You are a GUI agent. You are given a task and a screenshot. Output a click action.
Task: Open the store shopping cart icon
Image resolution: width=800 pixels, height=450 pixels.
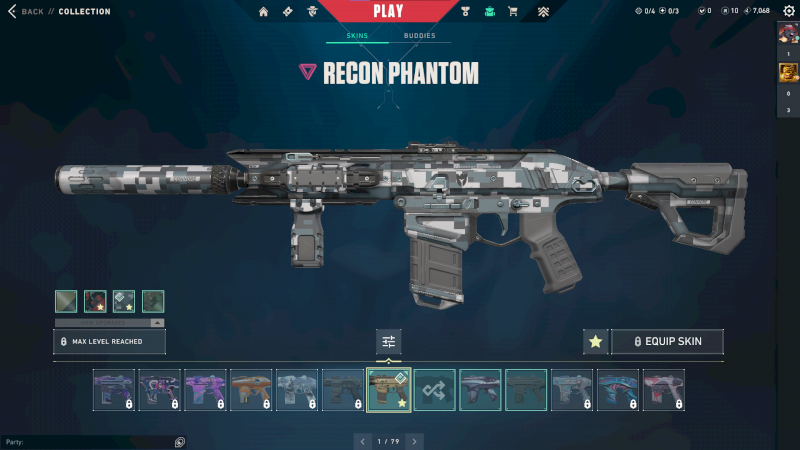click(513, 12)
